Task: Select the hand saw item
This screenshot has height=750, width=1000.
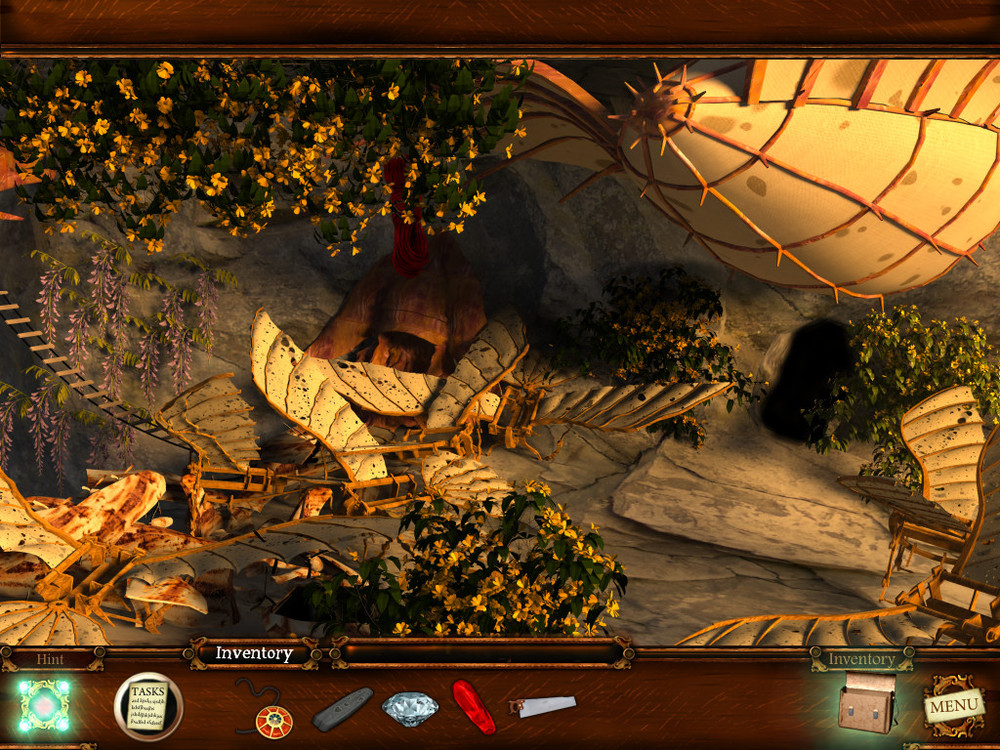Action: (541, 706)
